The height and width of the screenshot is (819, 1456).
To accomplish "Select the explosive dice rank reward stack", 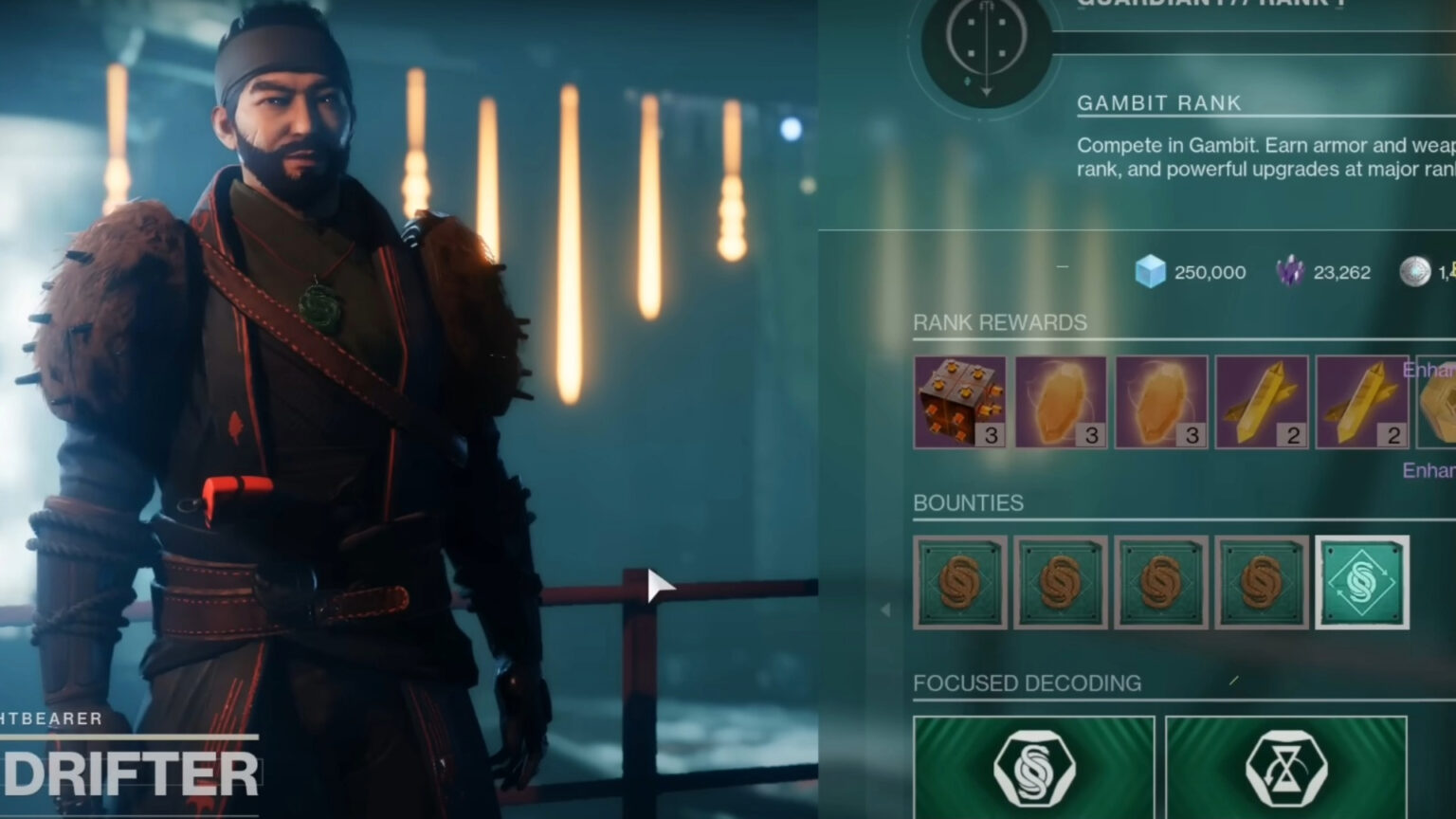I will [x=960, y=401].
